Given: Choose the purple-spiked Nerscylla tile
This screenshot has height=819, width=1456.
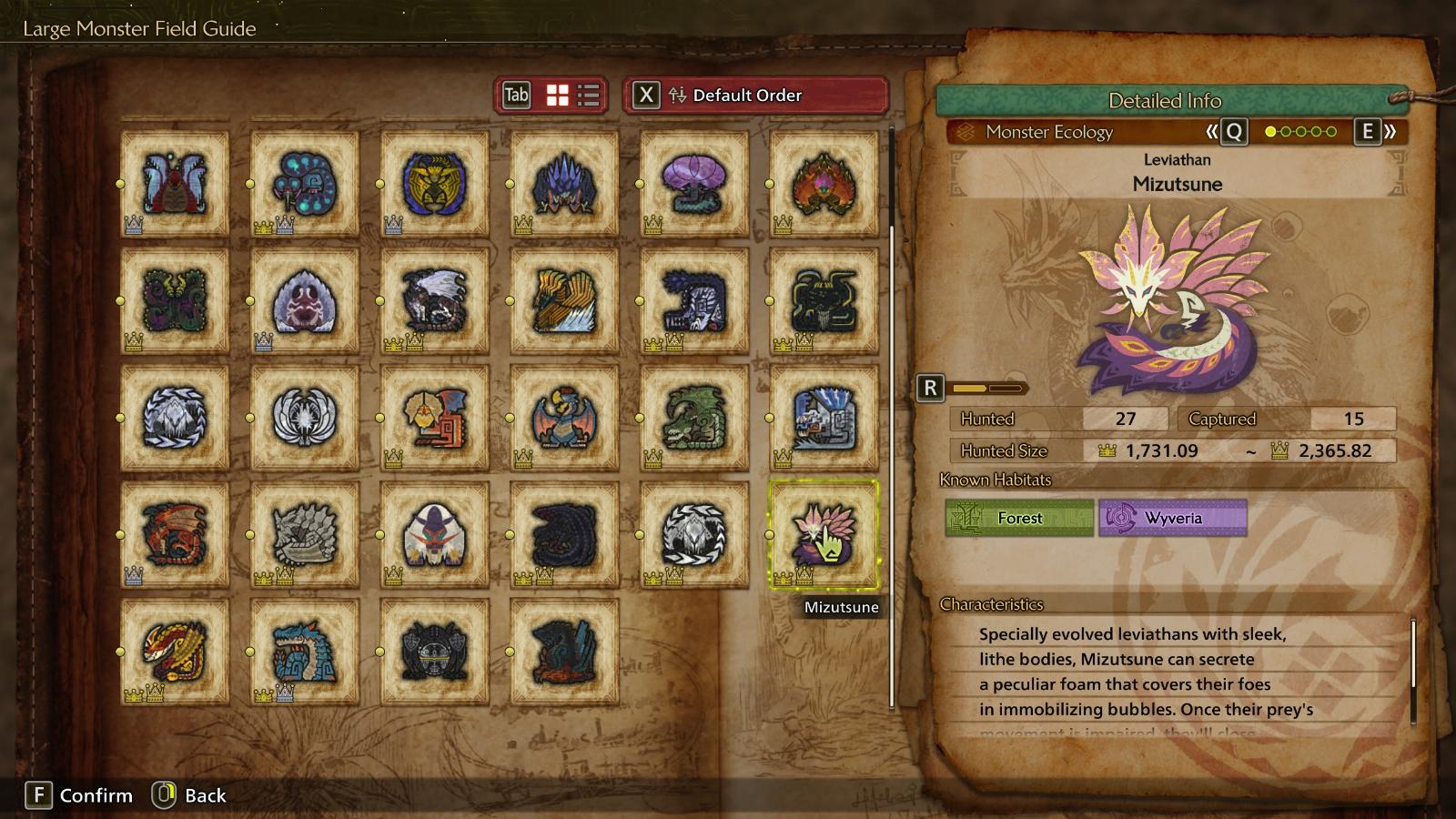Looking at the screenshot, I should point(564,183).
